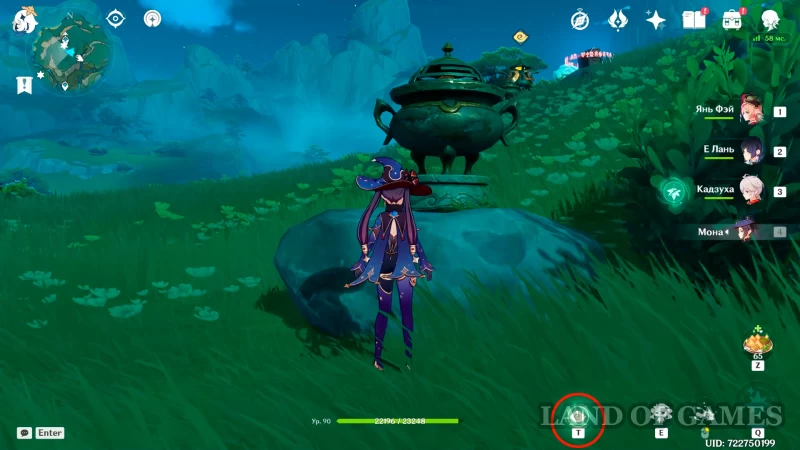Open the wish four-point star icon

coord(656,20)
